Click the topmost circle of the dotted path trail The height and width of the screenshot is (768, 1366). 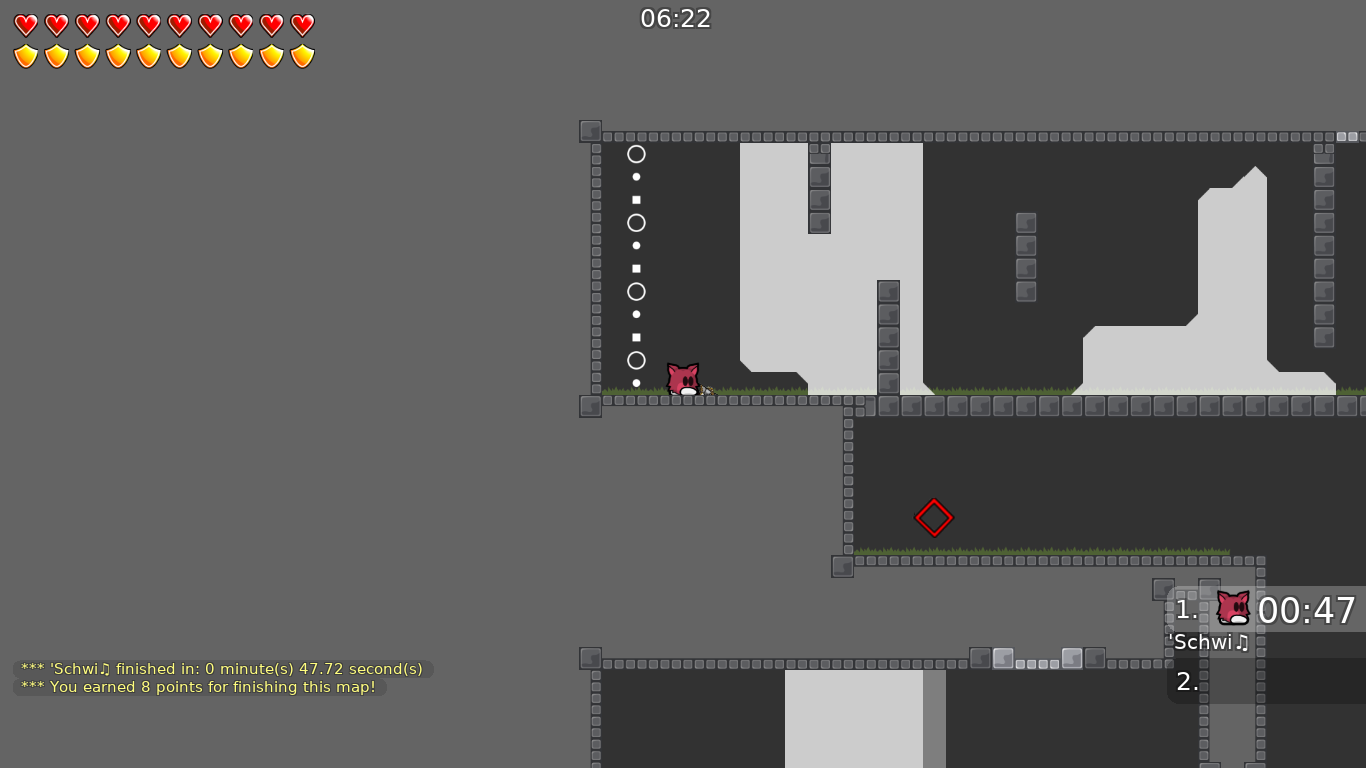click(637, 155)
